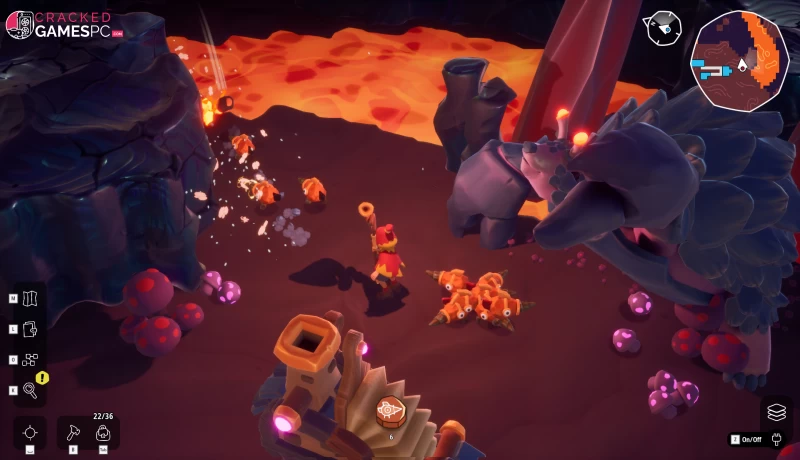The width and height of the screenshot is (800, 460).
Task: Click the Cracked Games PC logo
Action: (x=60, y=25)
